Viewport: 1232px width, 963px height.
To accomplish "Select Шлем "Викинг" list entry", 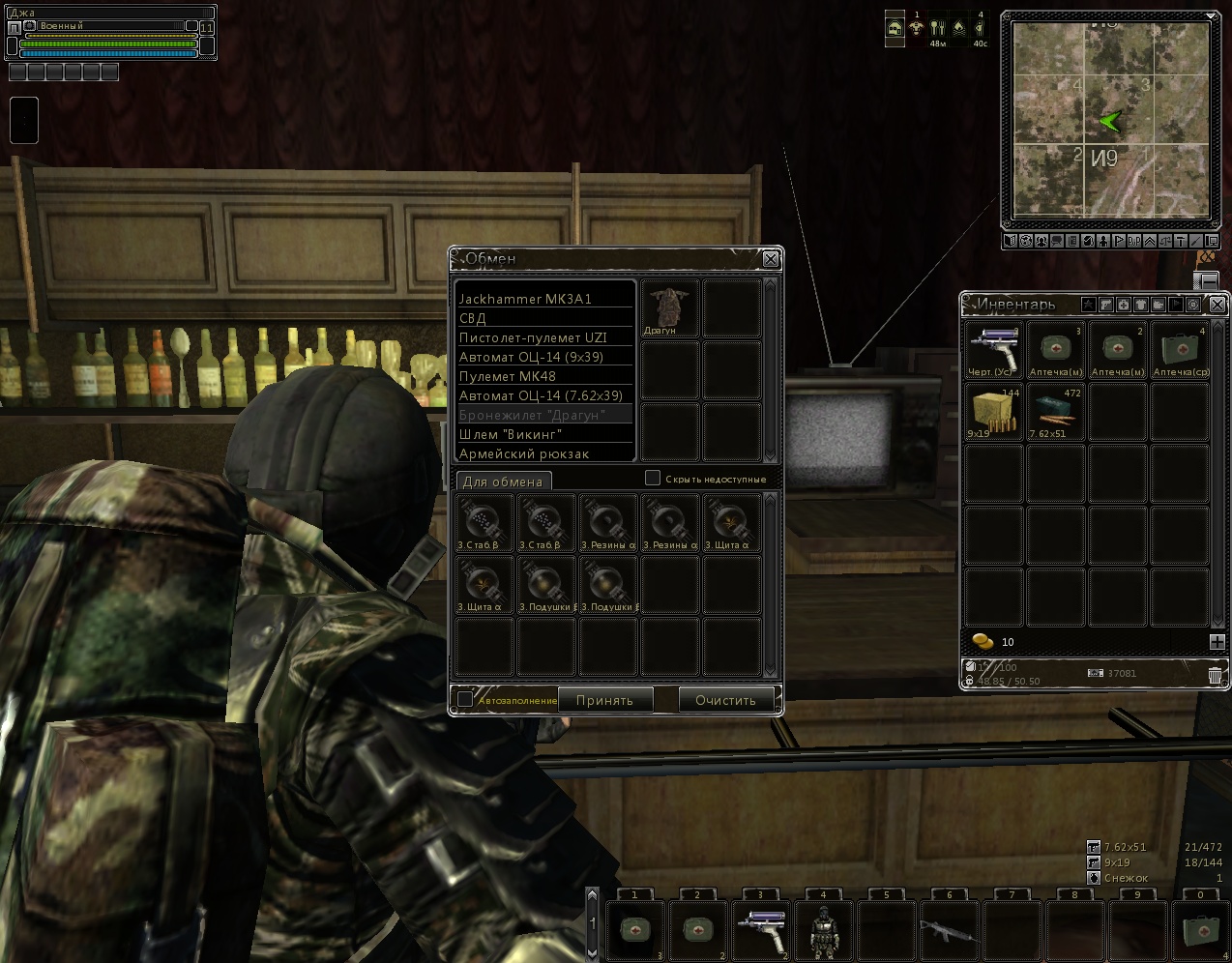I will pos(544,434).
